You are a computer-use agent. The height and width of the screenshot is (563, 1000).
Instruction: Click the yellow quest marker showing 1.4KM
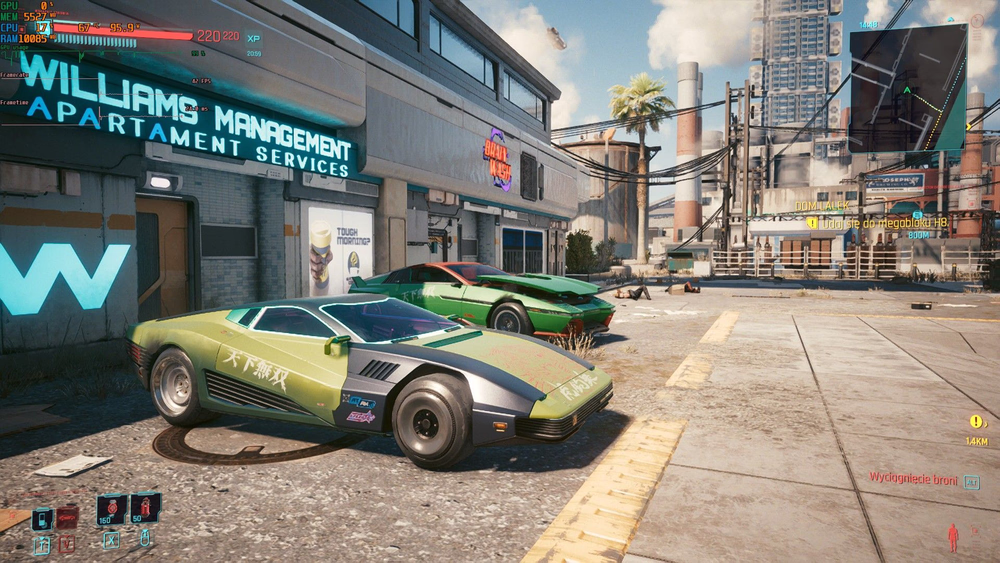976,422
